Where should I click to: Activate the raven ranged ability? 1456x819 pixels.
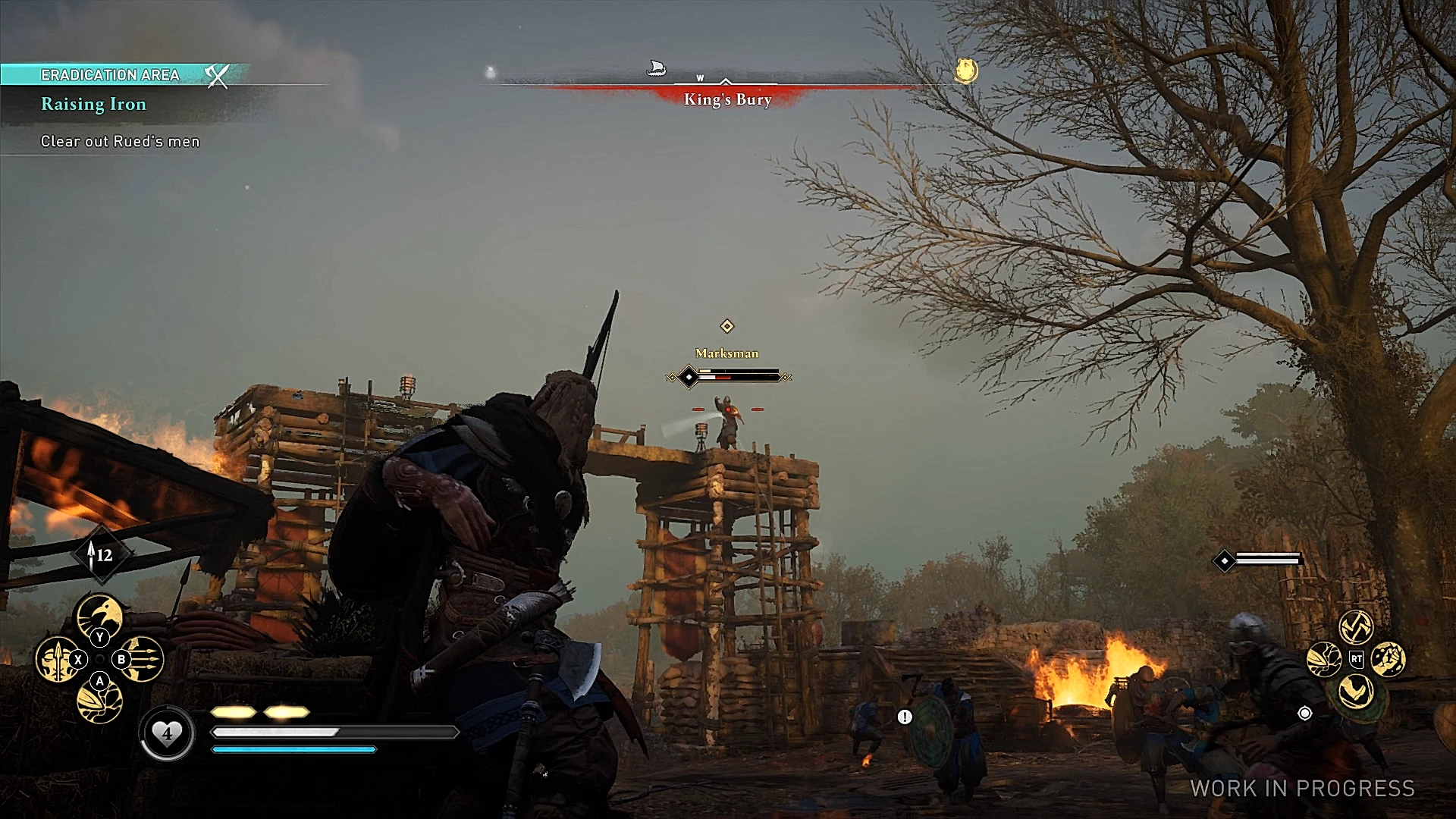coord(100,614)
